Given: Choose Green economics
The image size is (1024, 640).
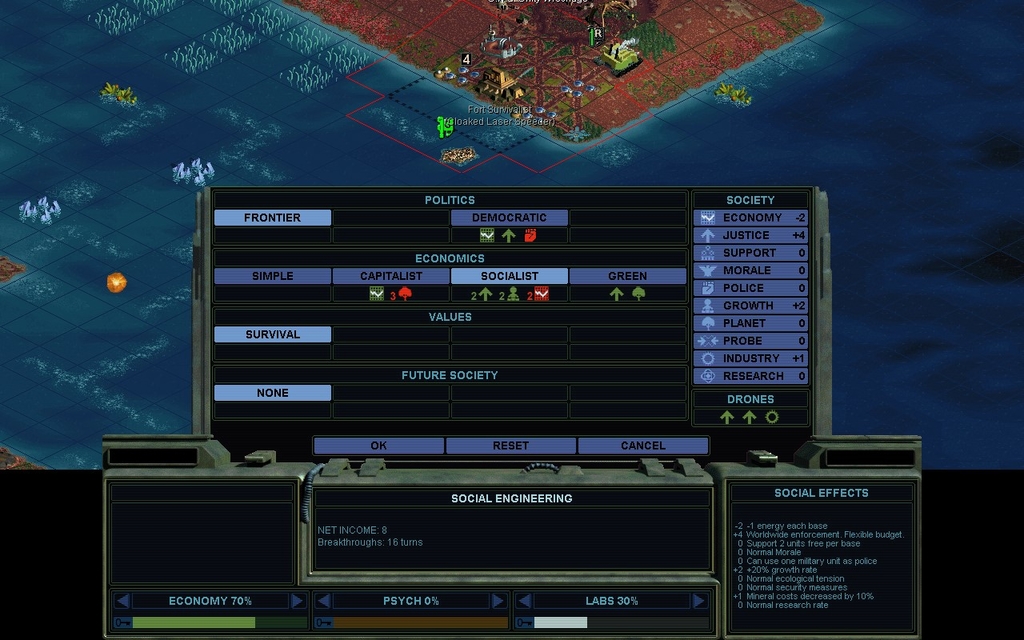Looking at the screenshot, I should (627, 276).
